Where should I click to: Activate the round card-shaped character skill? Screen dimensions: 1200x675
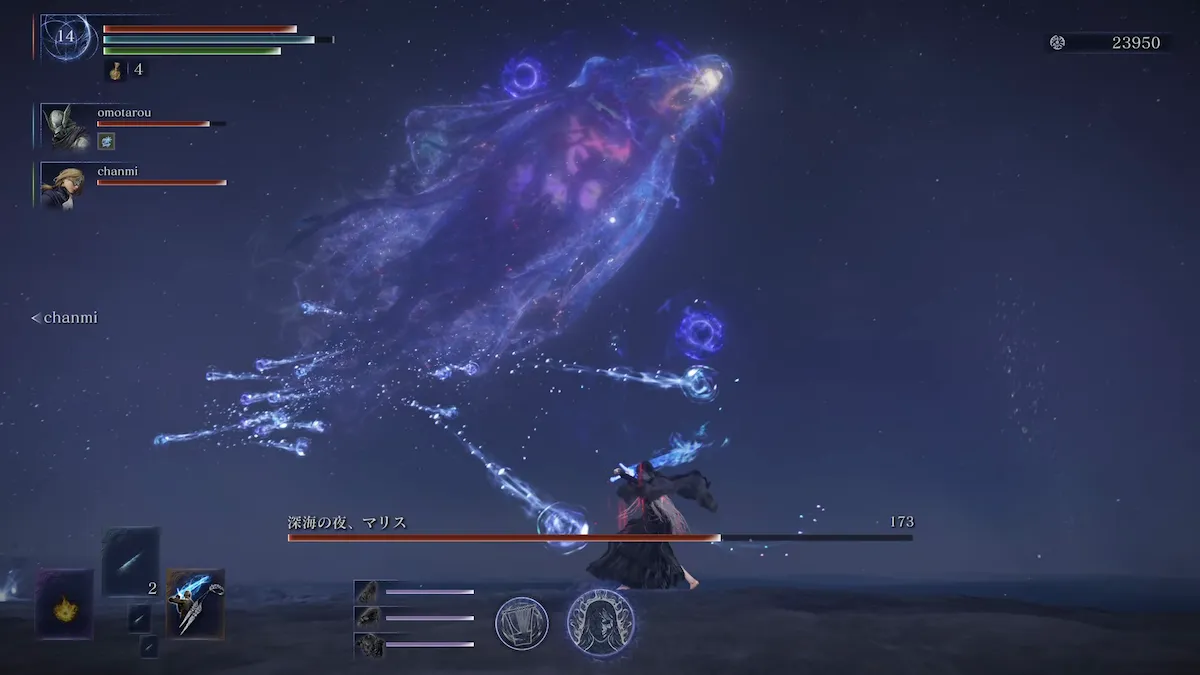point(521,623)
